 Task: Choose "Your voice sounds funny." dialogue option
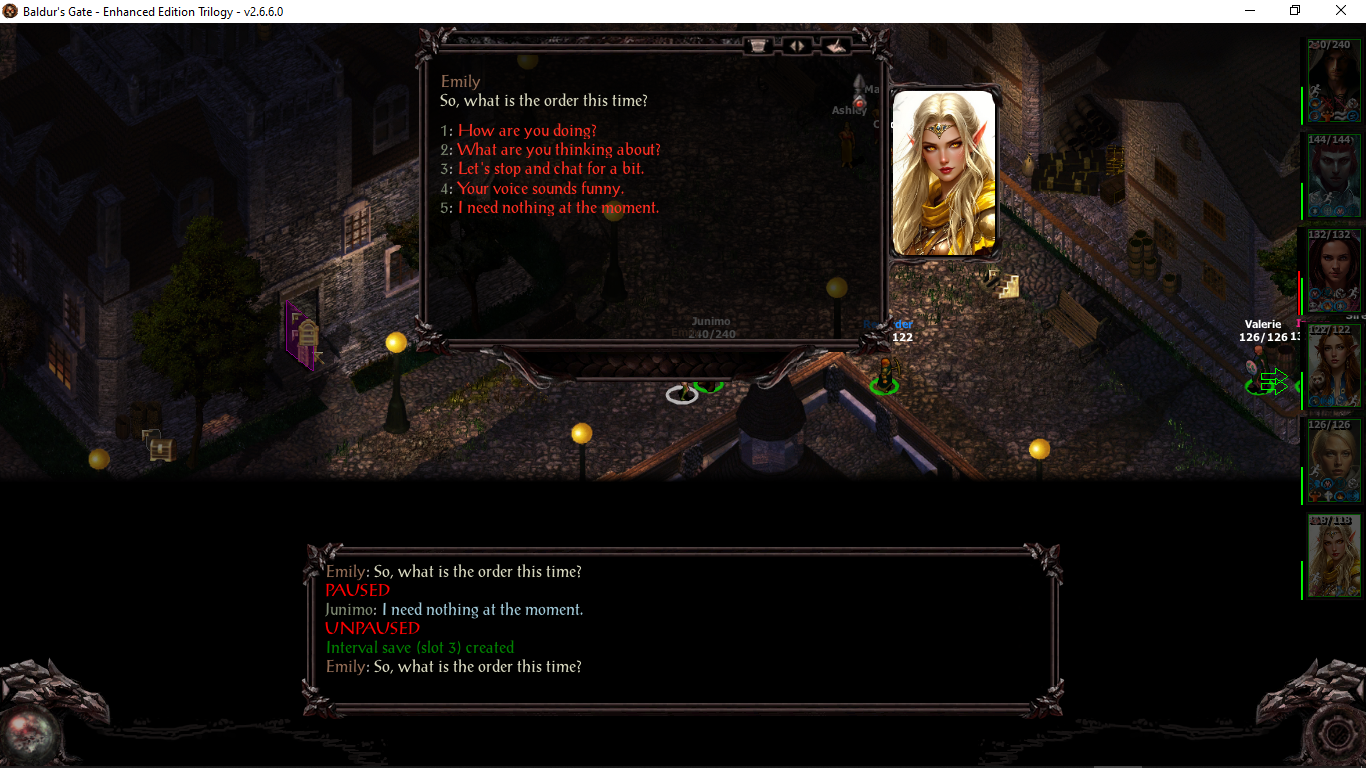coord(540,188)
